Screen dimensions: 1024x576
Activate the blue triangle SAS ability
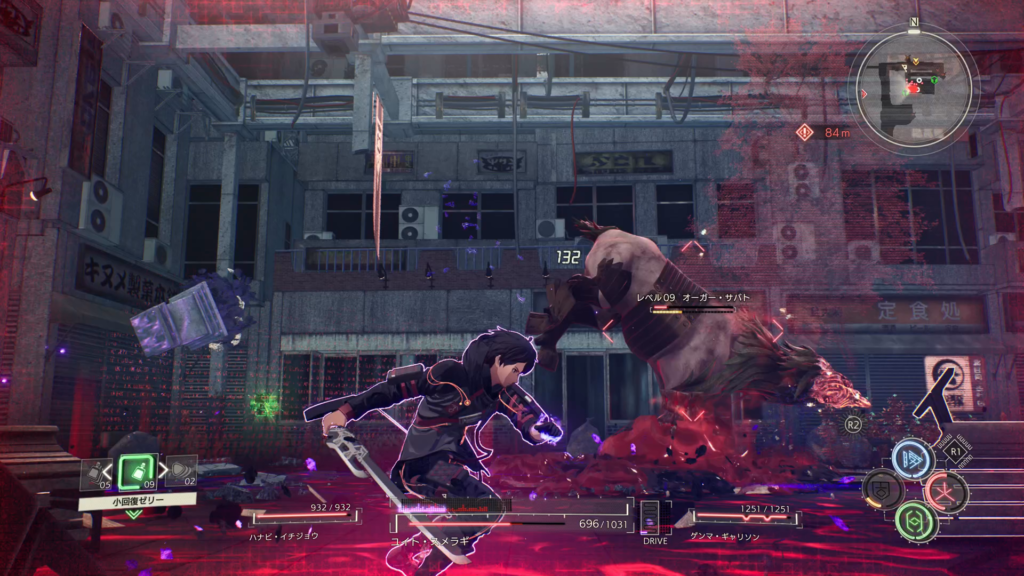point(913,458)
